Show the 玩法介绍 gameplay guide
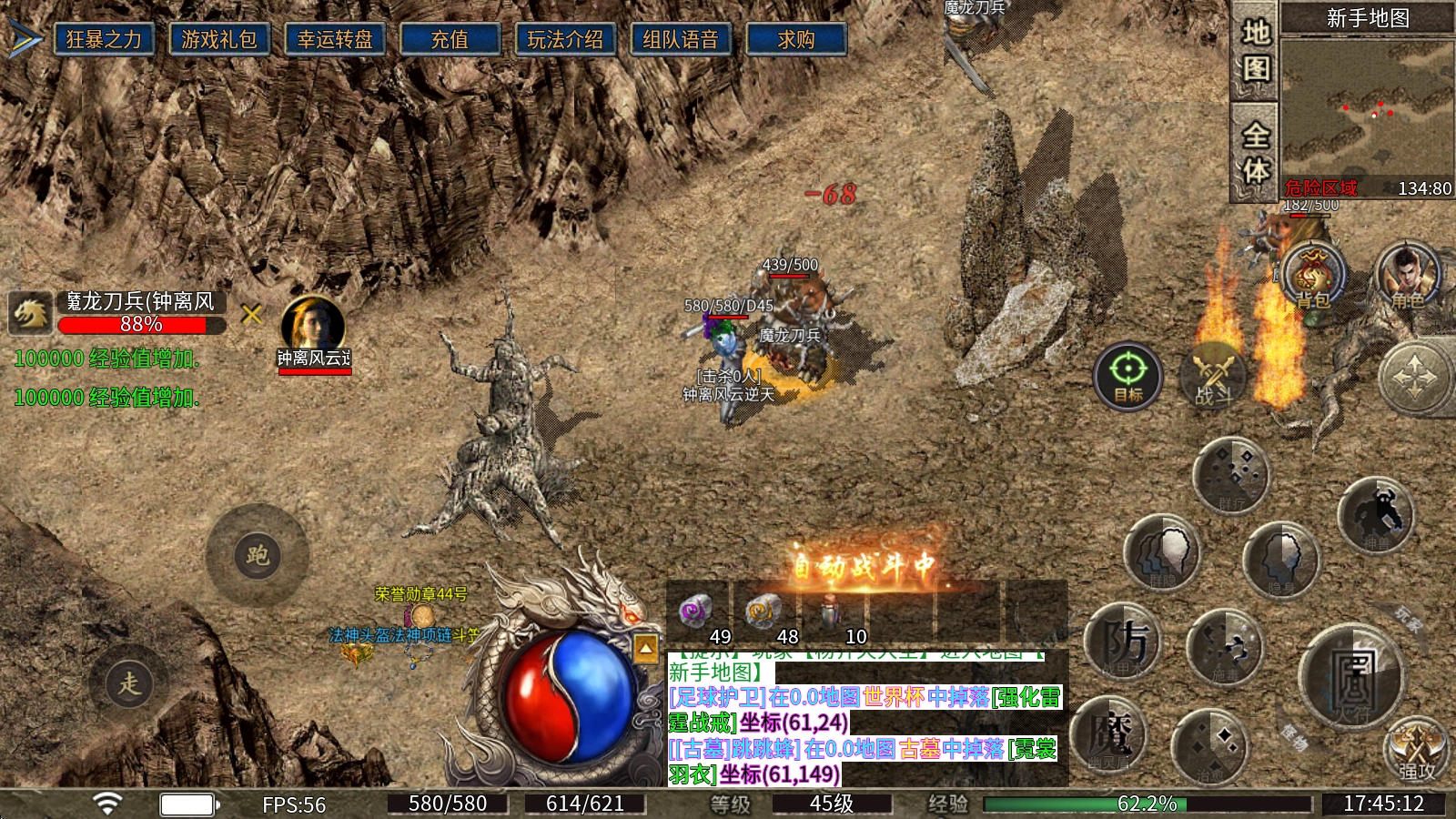The image size is (1456, 819). point(565,40)
